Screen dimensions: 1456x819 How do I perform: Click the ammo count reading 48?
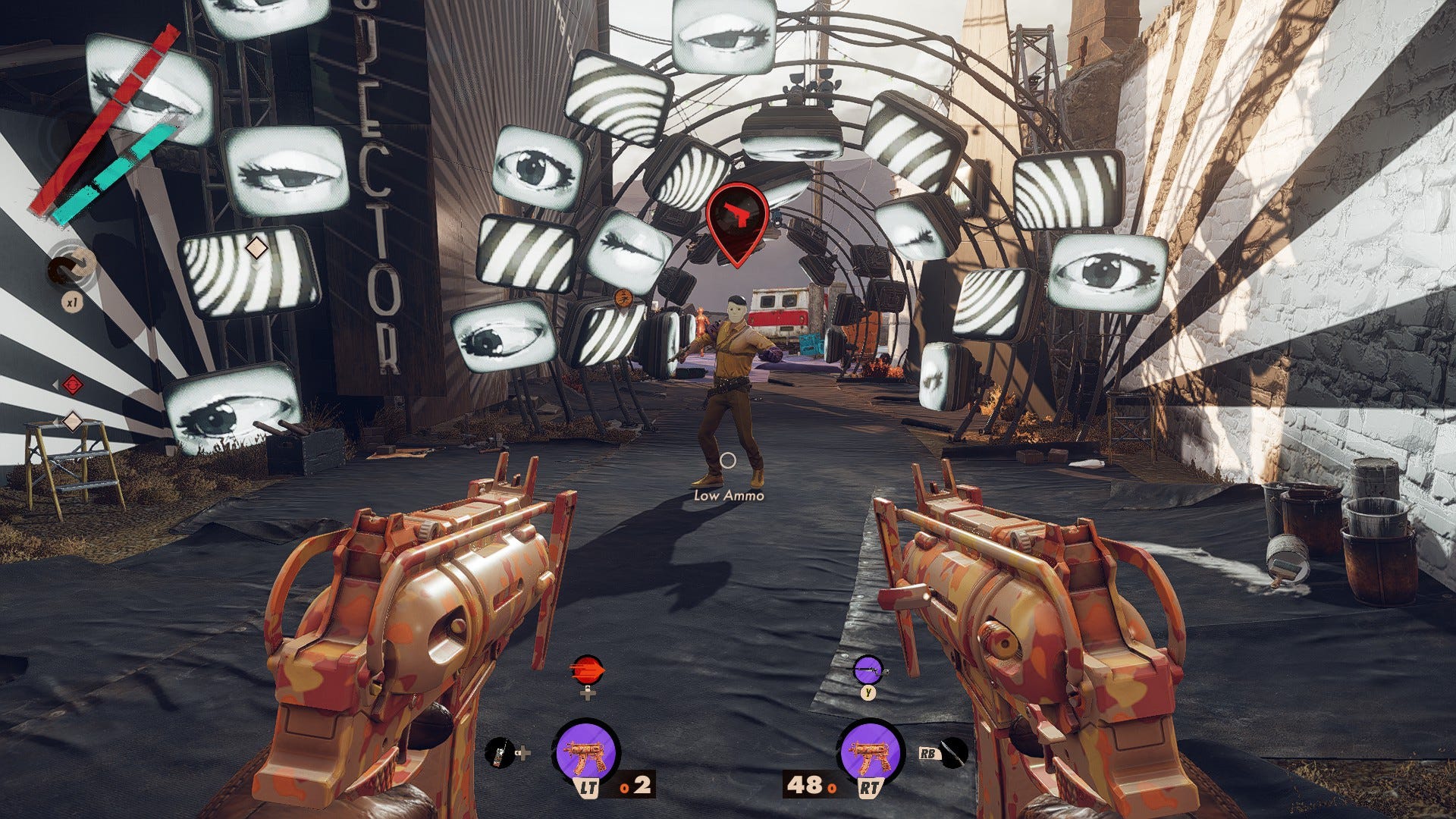point(804,786)
